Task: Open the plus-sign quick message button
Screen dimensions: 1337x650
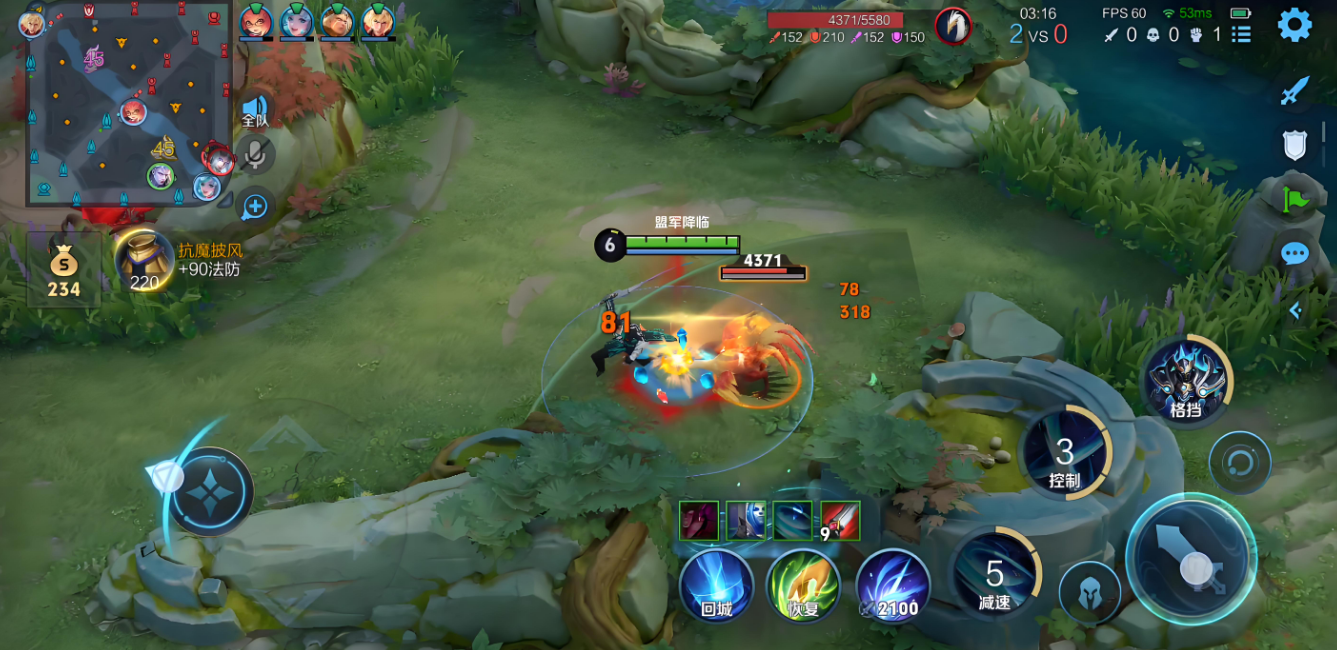Action: tap(255, 206)
